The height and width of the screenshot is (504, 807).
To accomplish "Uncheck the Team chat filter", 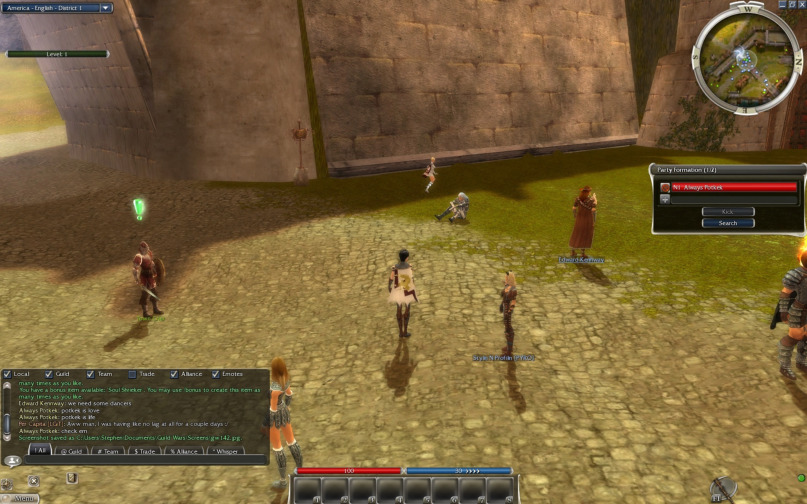I will click(x=90, y=374).
